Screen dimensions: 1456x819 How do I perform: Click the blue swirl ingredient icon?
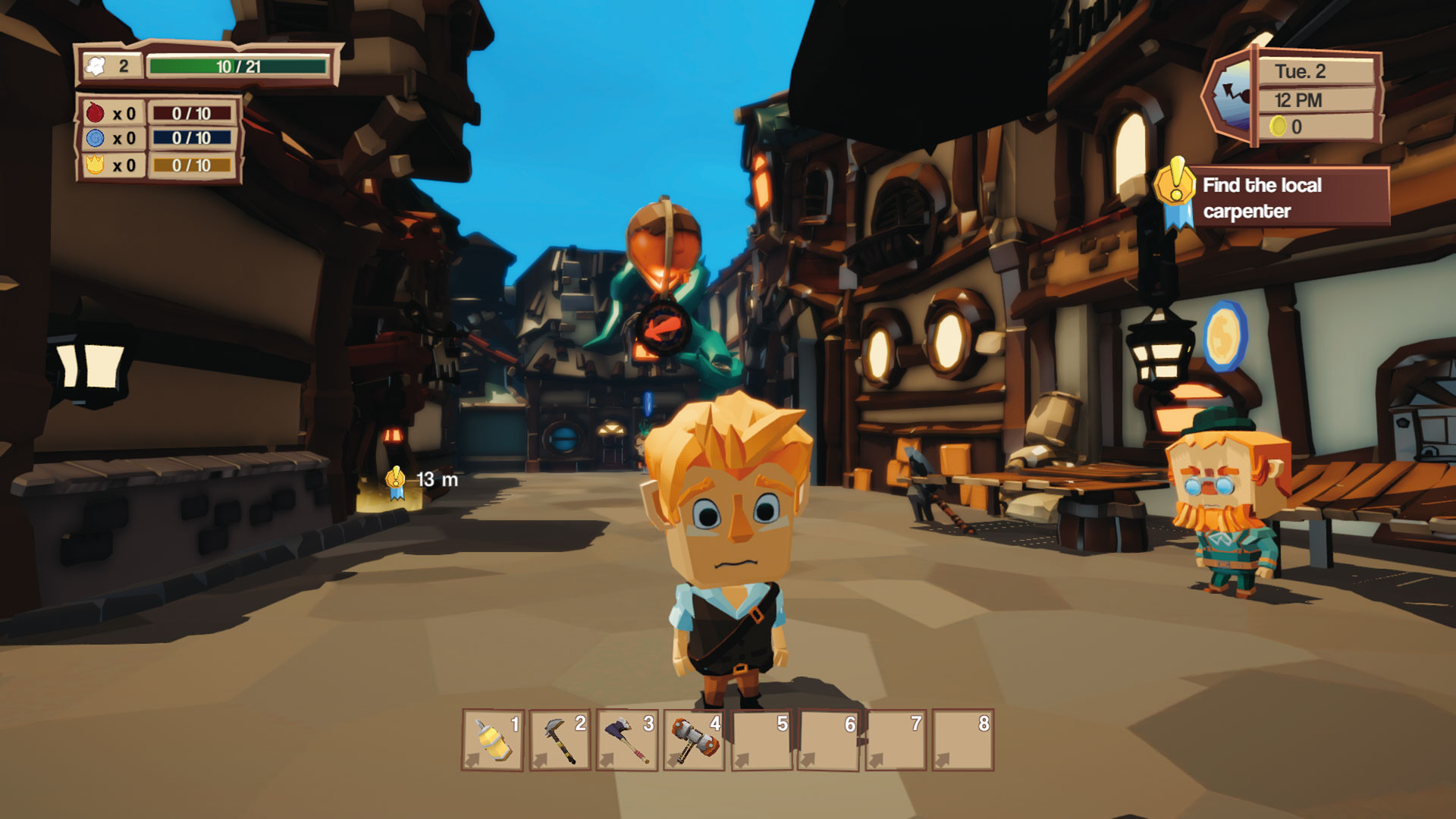pos(97,138)
